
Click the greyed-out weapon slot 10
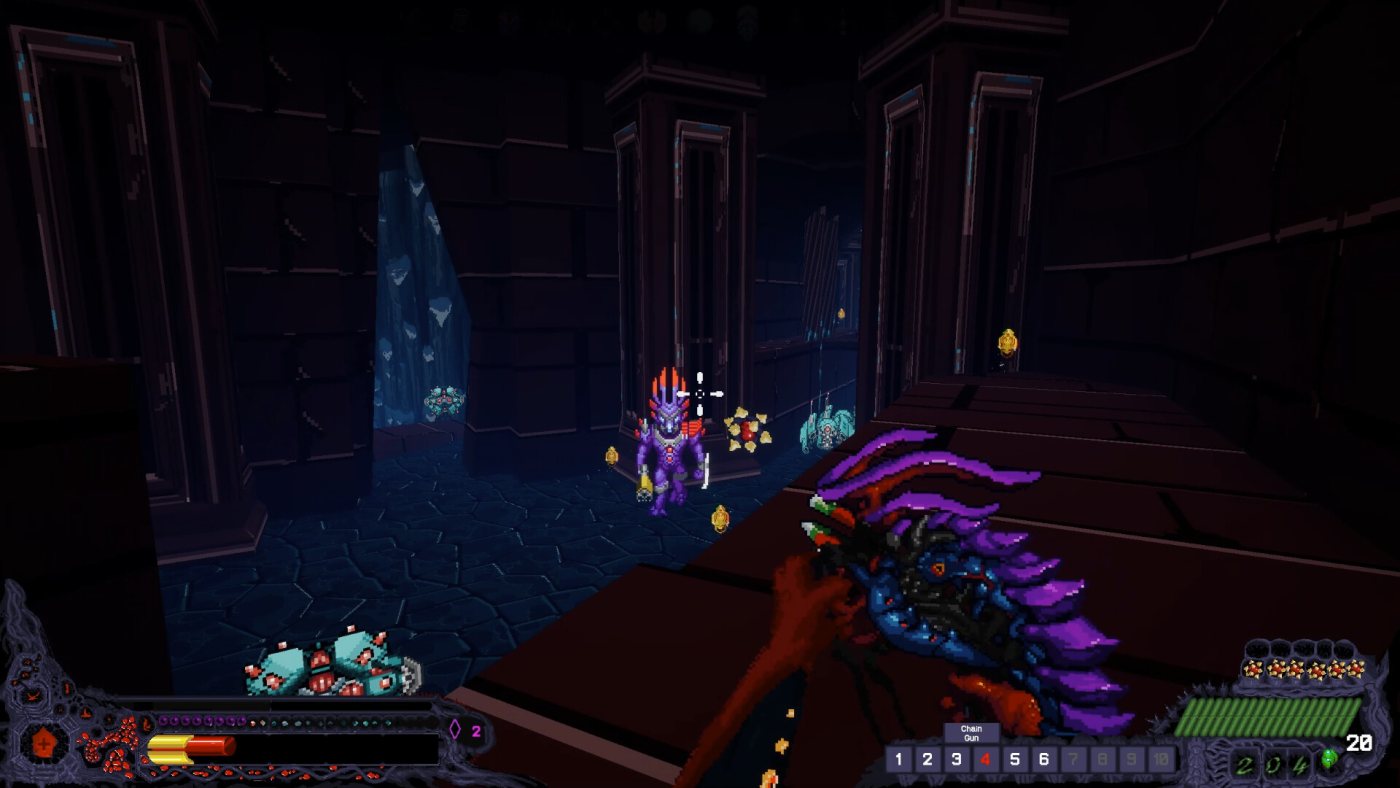[x=1160, y=760]
